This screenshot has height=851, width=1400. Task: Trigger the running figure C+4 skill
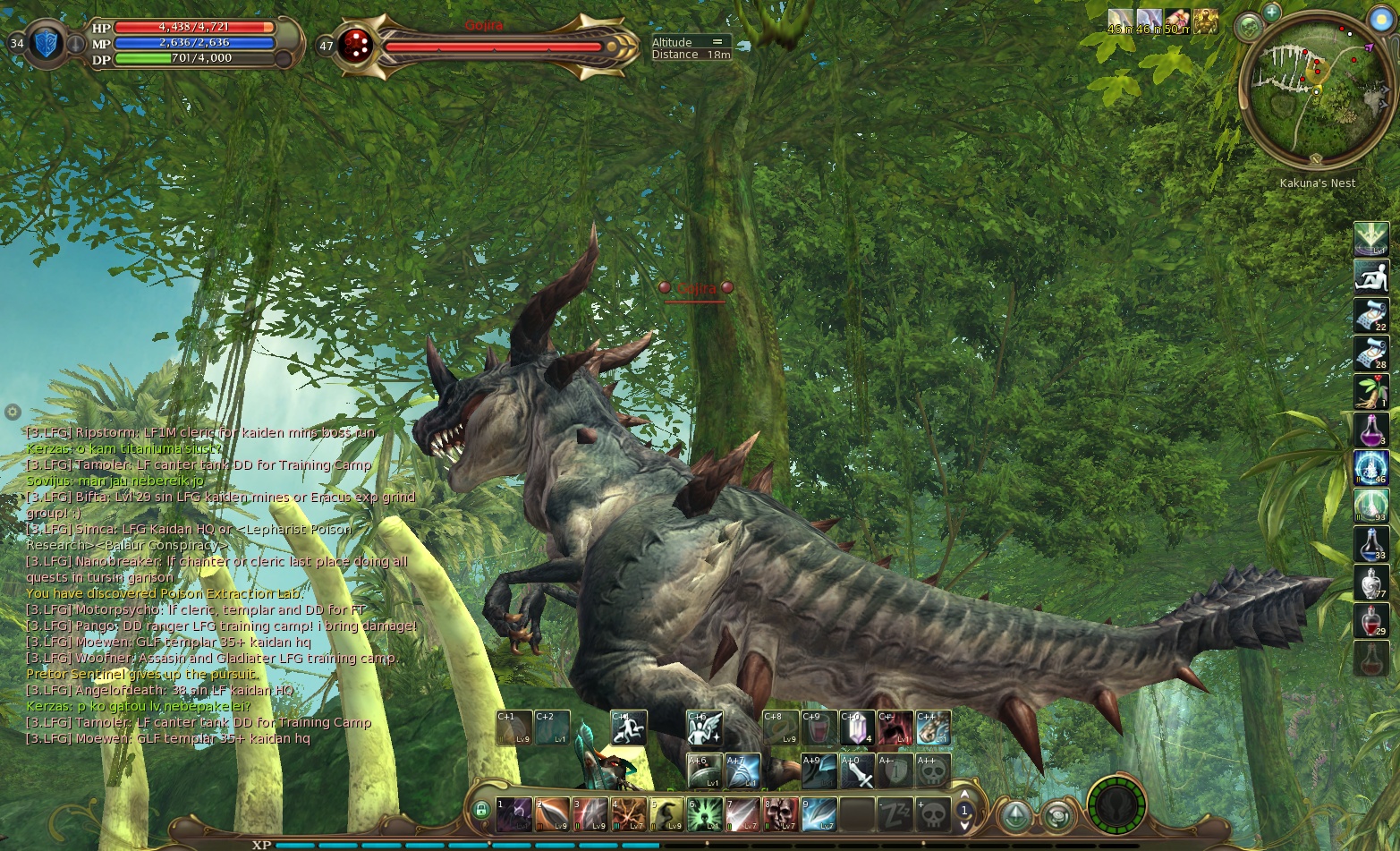pos(629,728)
